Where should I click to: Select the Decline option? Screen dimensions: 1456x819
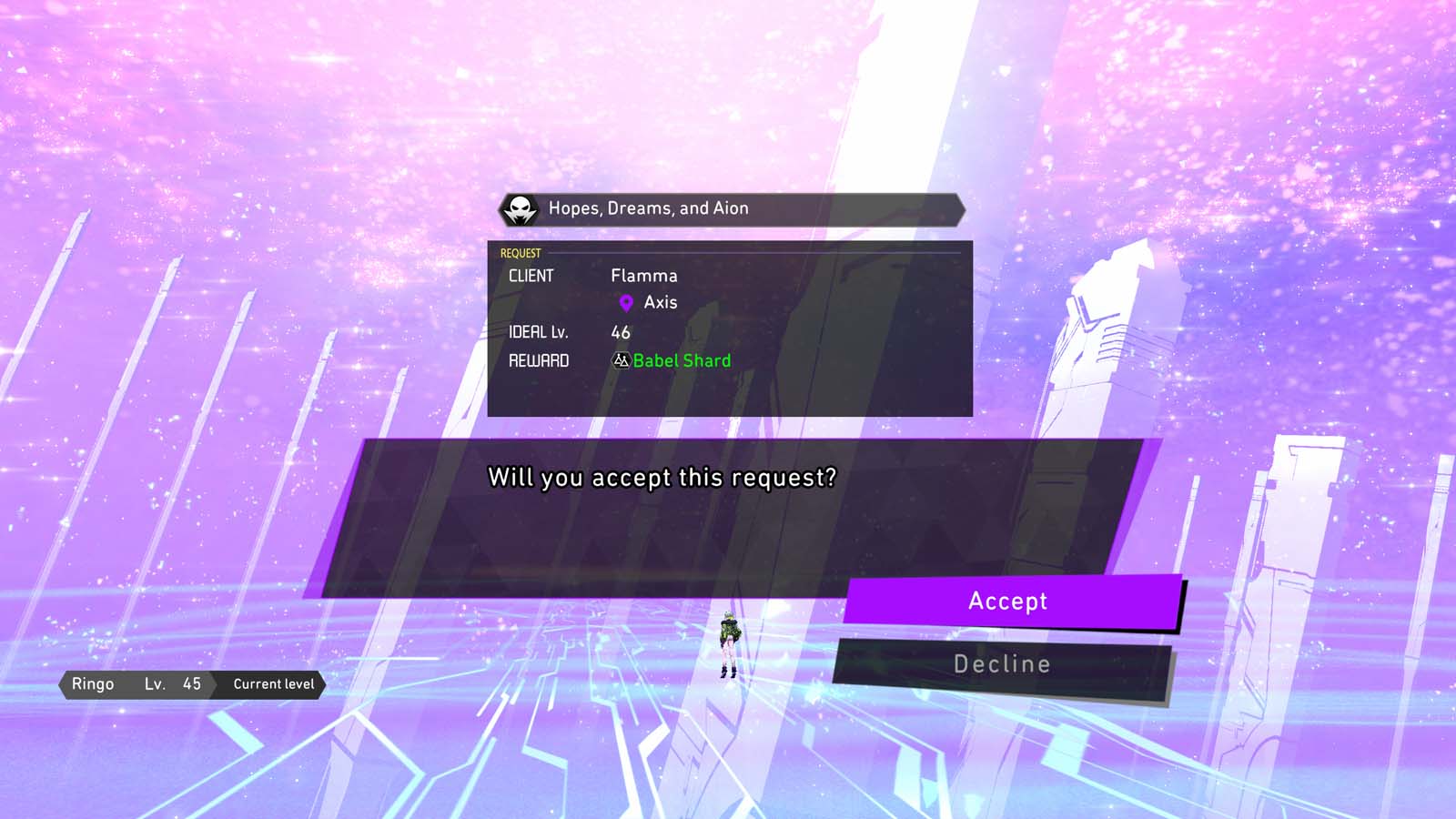click(x=1001, y=663)
